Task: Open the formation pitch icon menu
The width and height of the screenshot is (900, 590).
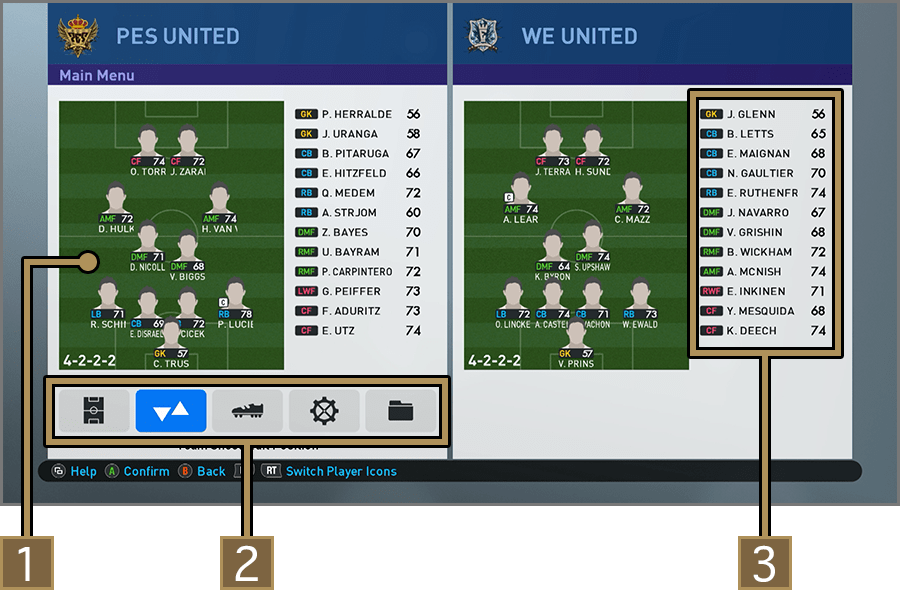Action: 94,411
